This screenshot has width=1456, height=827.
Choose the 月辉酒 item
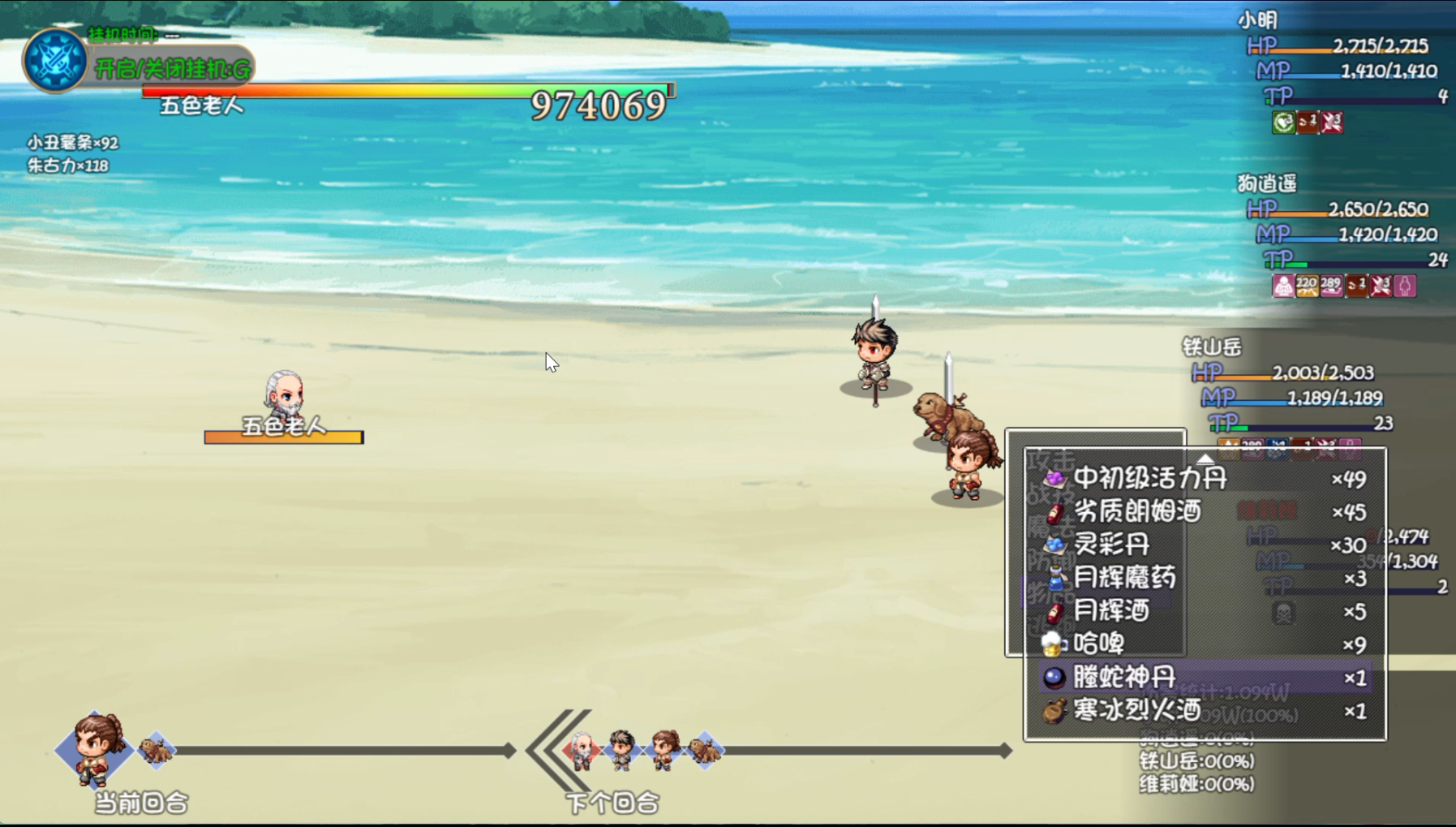1111,611
